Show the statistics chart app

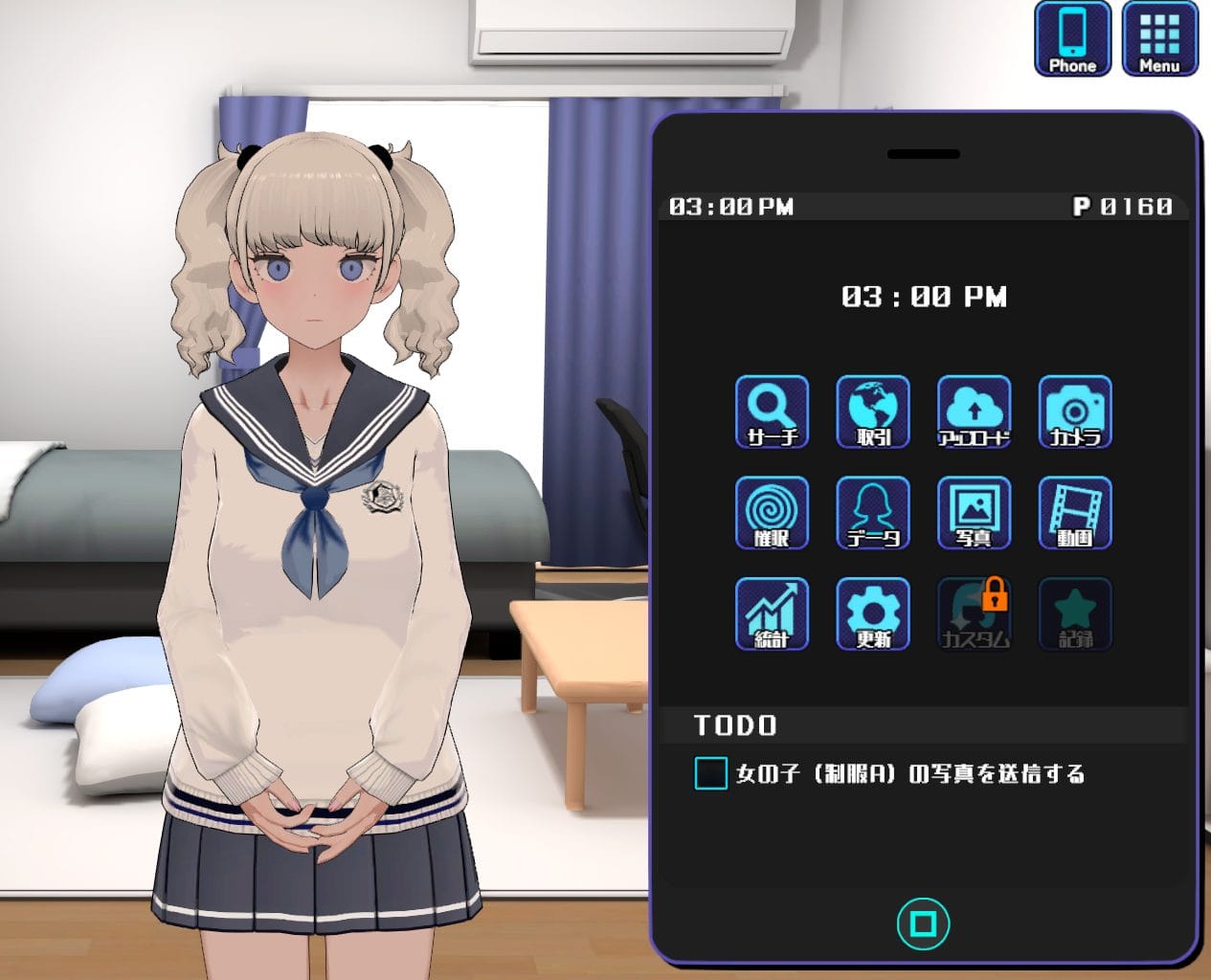(772, 614)
